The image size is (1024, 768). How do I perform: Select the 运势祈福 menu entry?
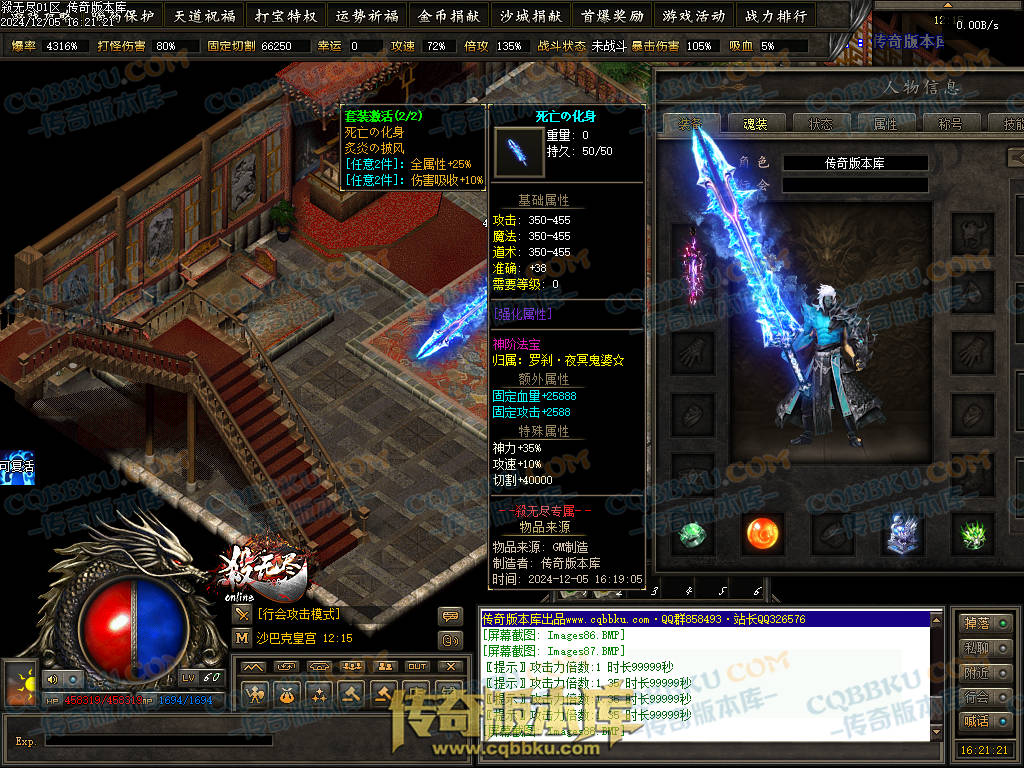click(x=367, y=15)
